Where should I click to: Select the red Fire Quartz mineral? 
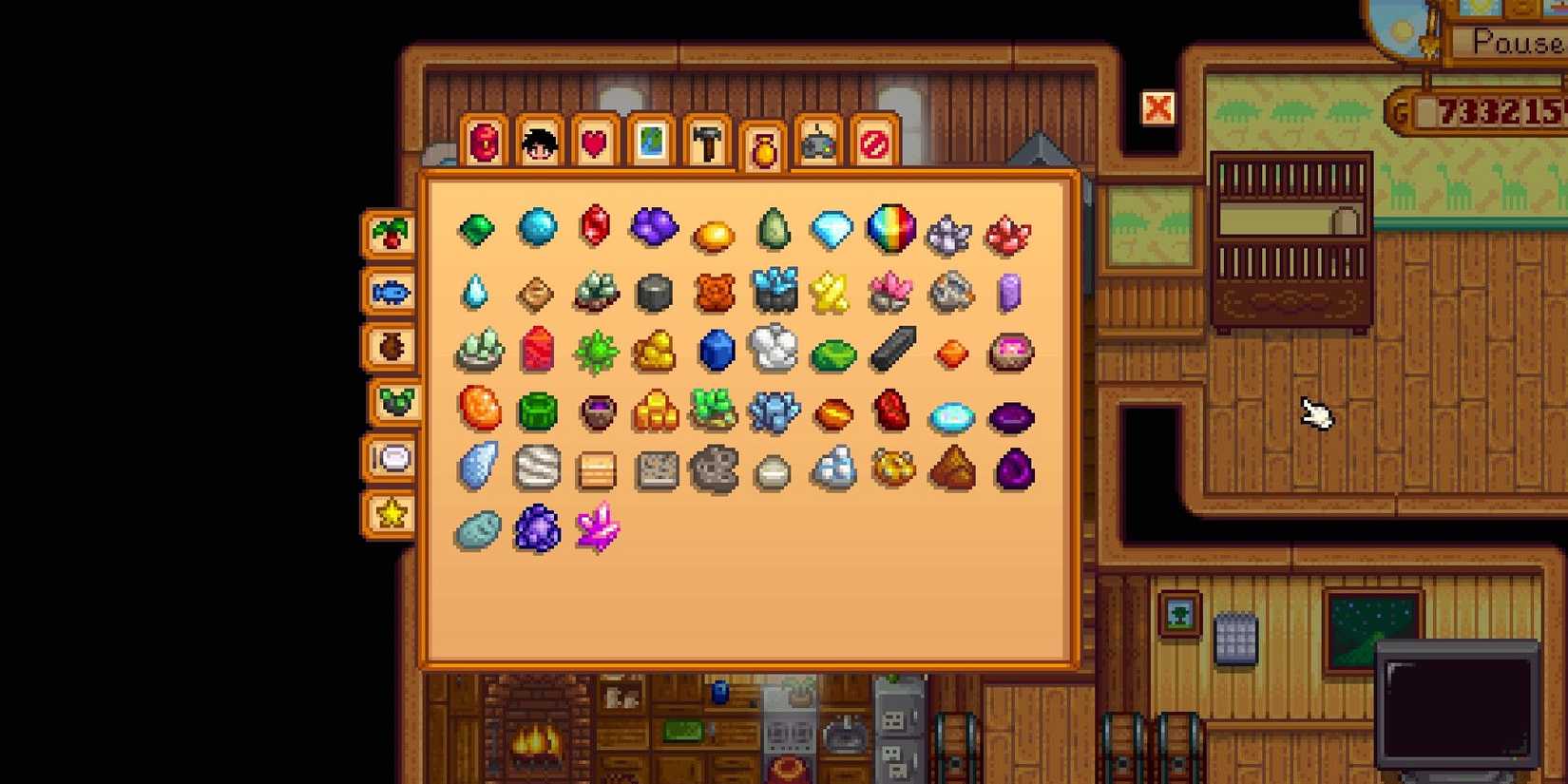coord(1010,228)
